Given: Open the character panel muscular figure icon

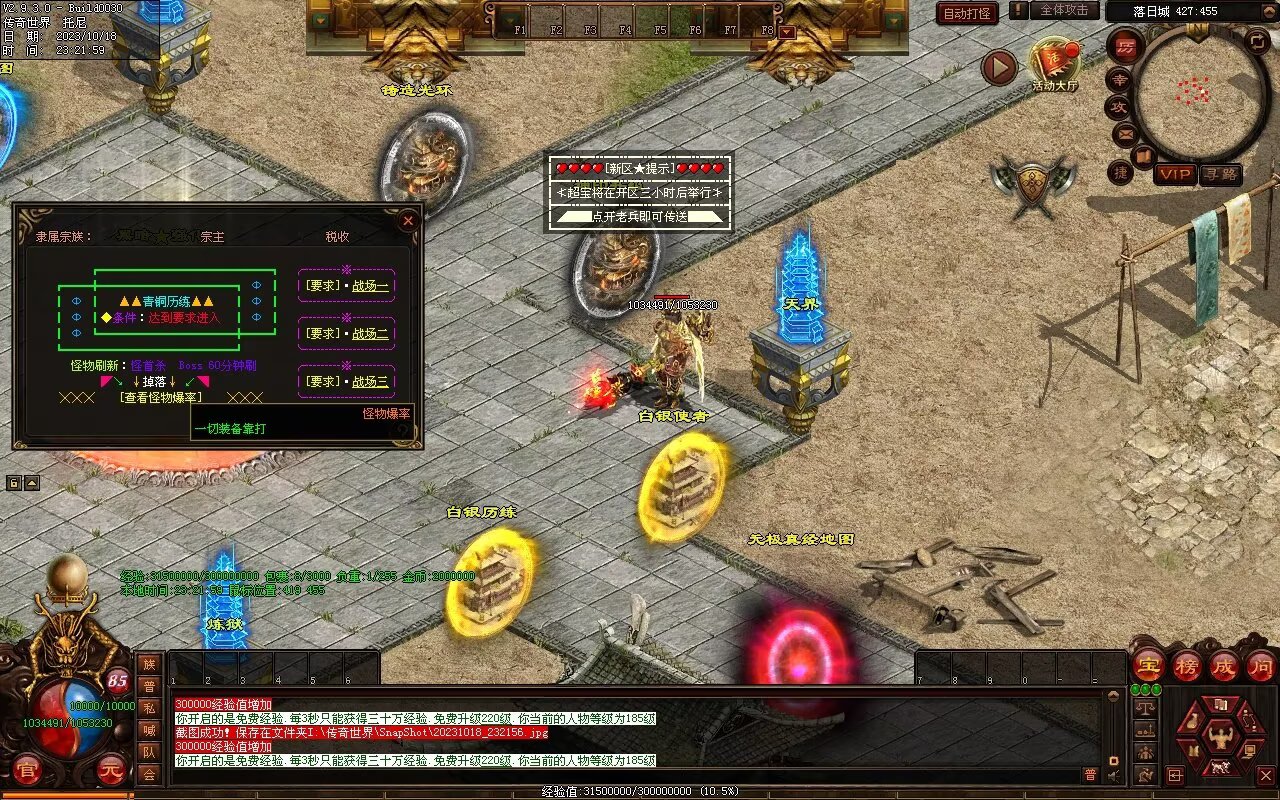Looking at the screenshot, I should tap(1221, 738).
